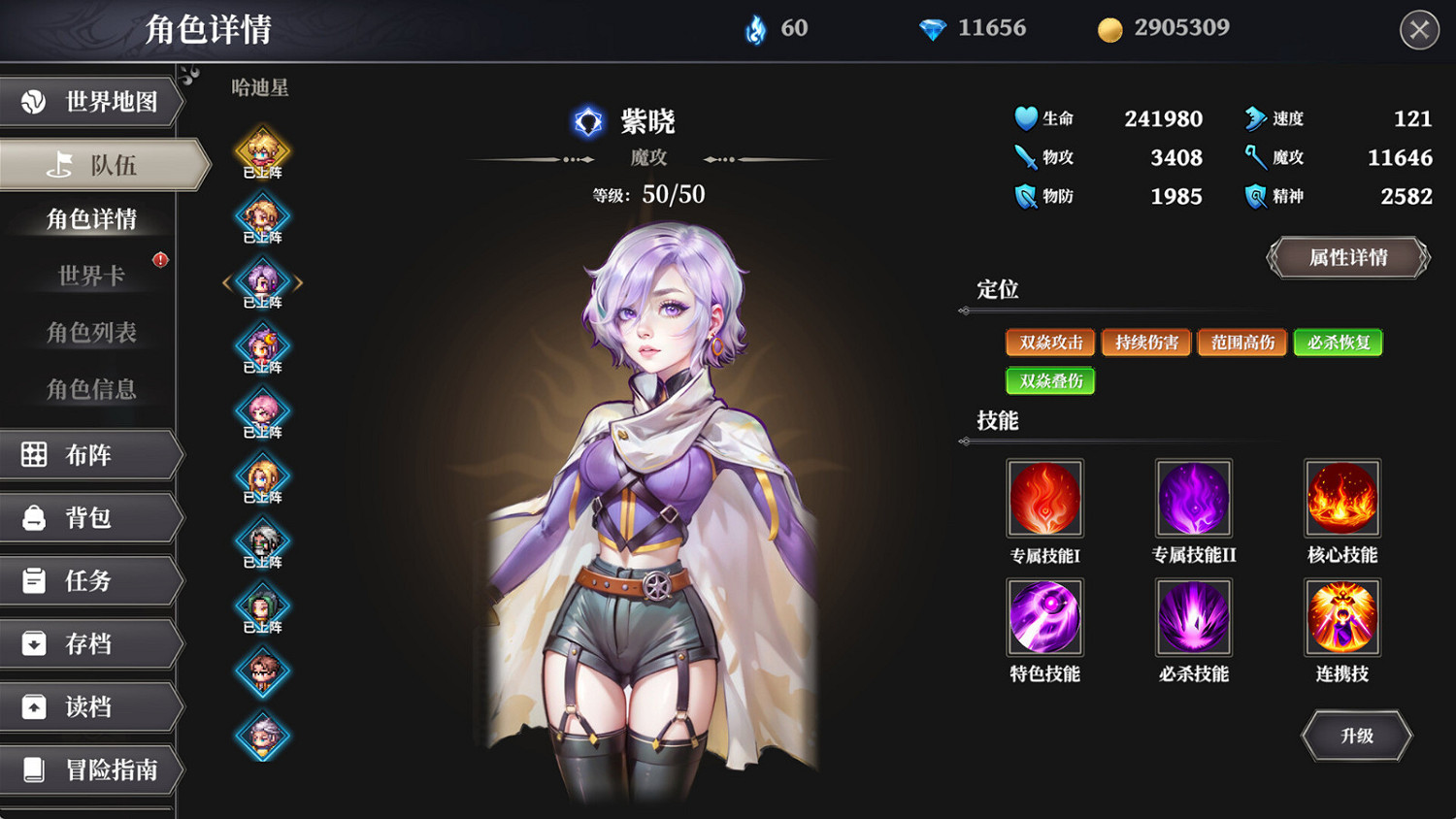Inspect the 必杀技能 skill icon
The image size is (1456, 819).
point(1193,618)
